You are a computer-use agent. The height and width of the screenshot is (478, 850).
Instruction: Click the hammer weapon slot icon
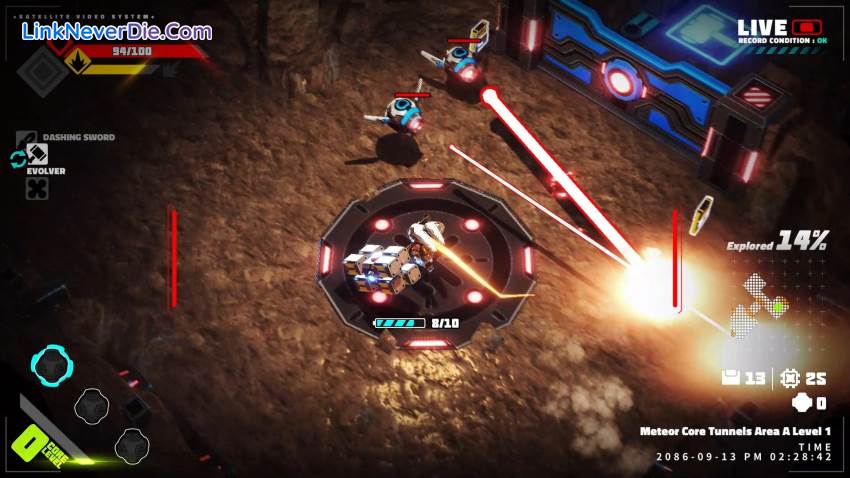point(37,155)
